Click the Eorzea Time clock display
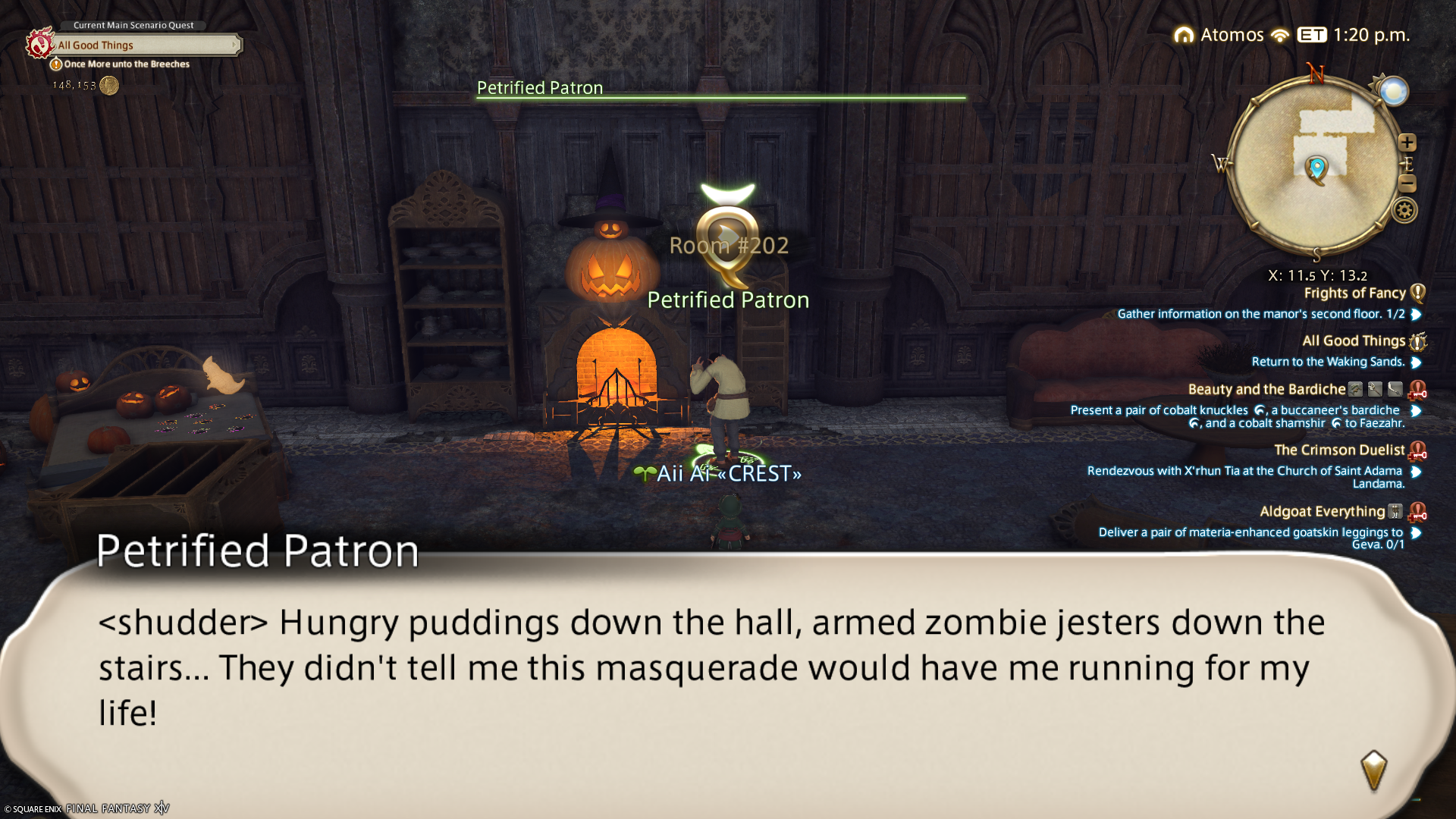The height and width of the screenshot is (819, 1456). [x=1354, y=35]
